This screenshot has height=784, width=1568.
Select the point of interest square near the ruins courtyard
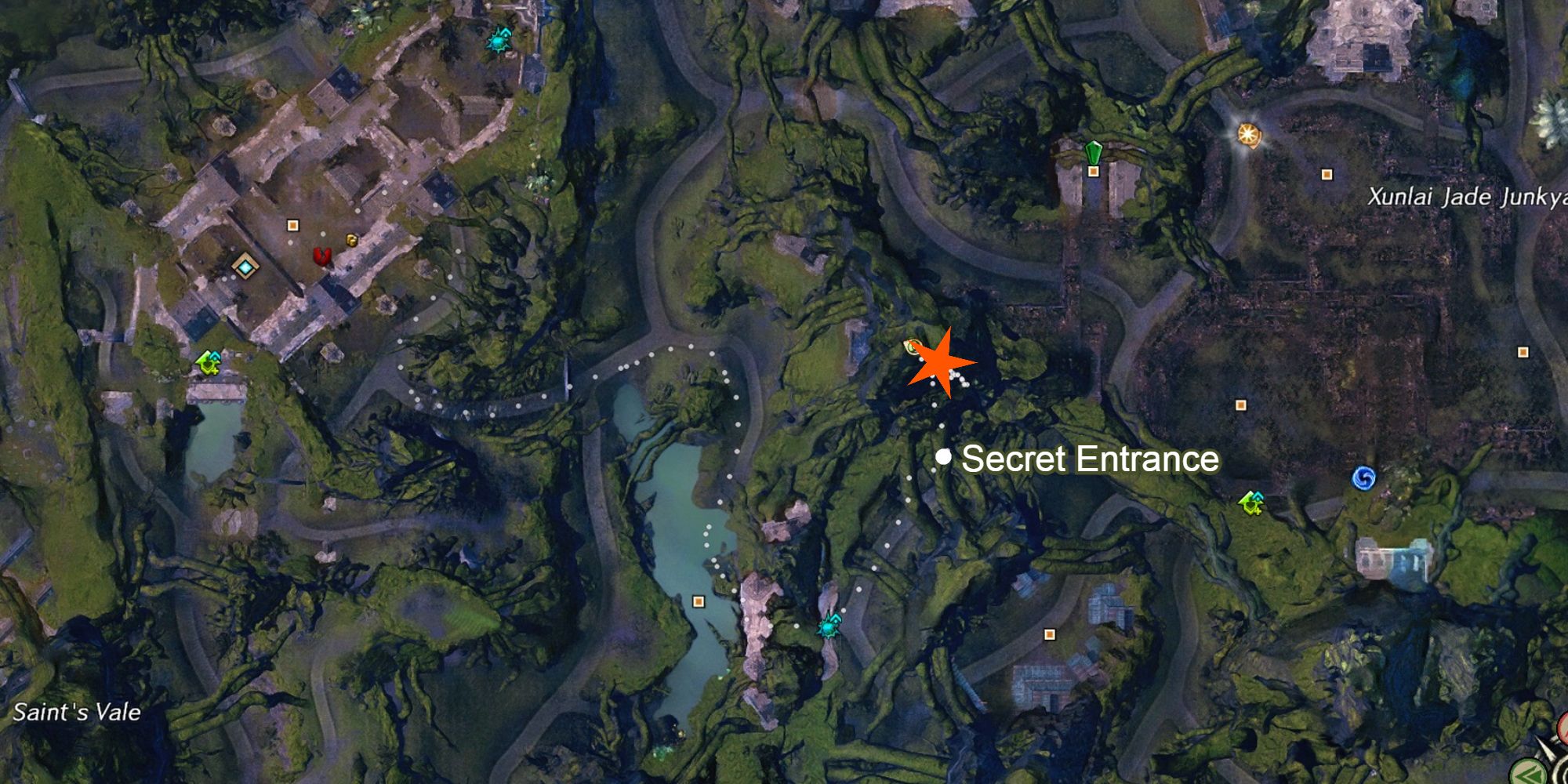(x=293, y=225)
